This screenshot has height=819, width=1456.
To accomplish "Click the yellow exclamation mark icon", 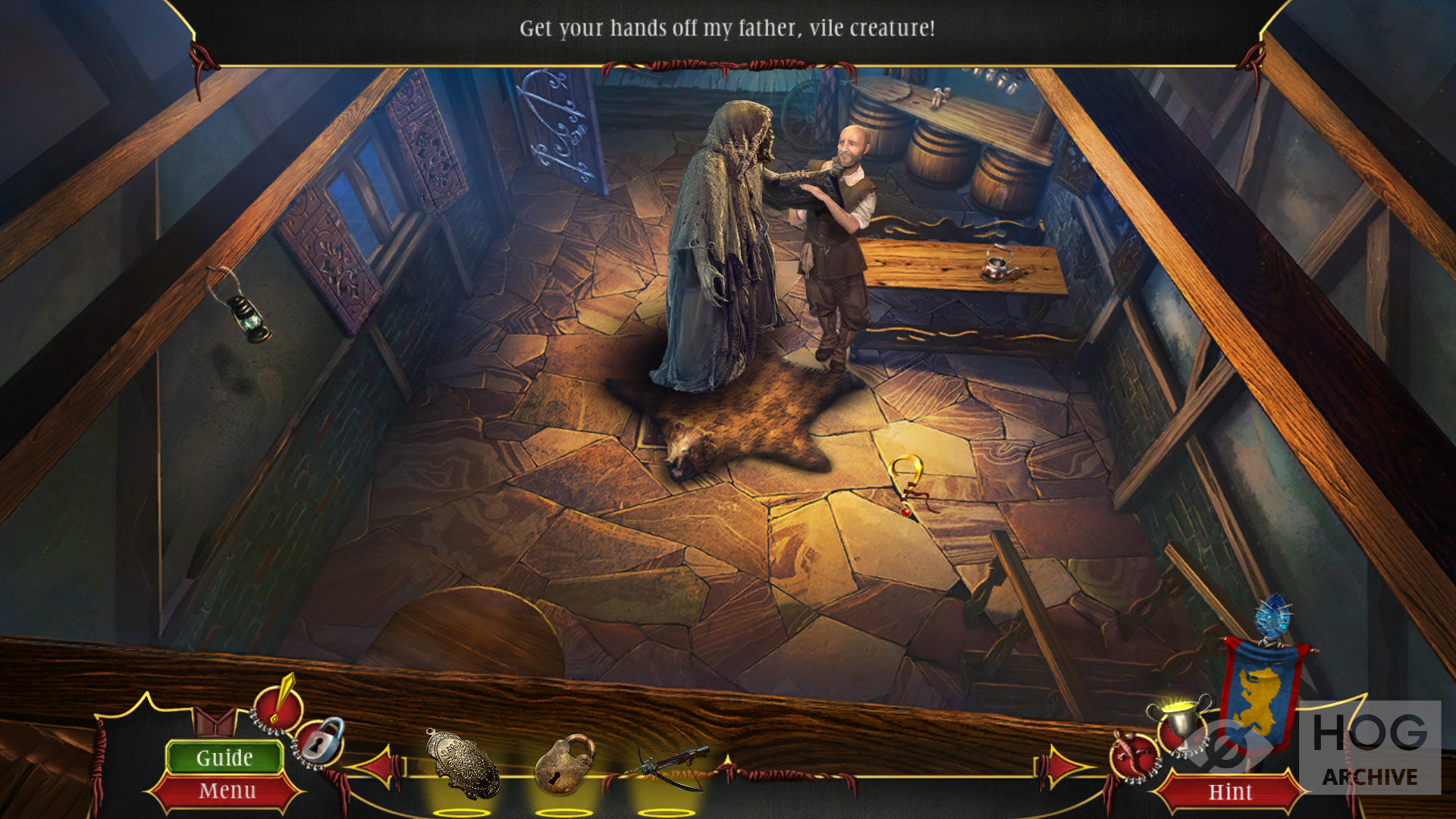I will coord(278,702).
